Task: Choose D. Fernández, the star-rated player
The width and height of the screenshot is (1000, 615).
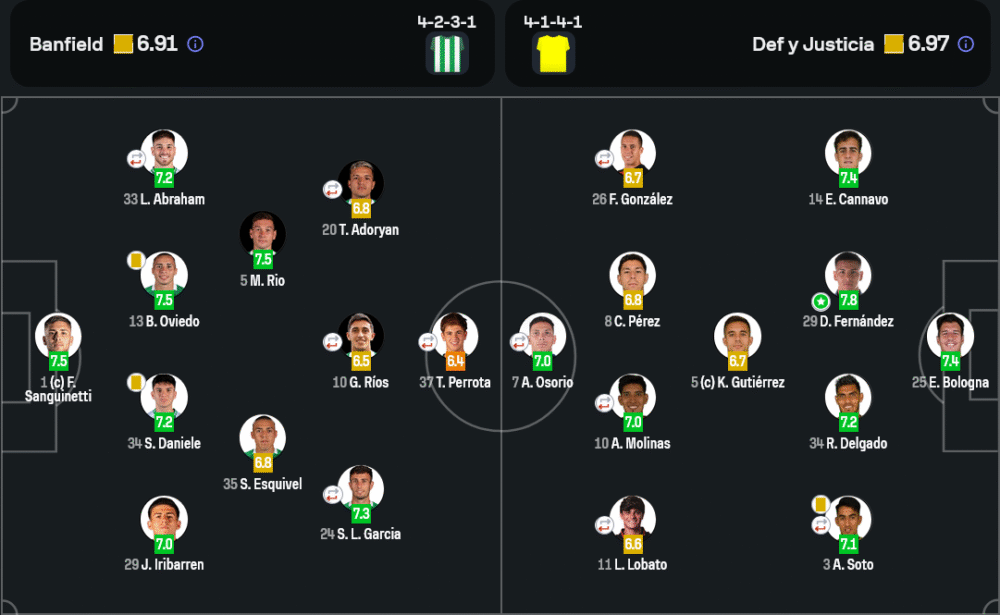Action: pyautogui.click(x=848, y=275)
